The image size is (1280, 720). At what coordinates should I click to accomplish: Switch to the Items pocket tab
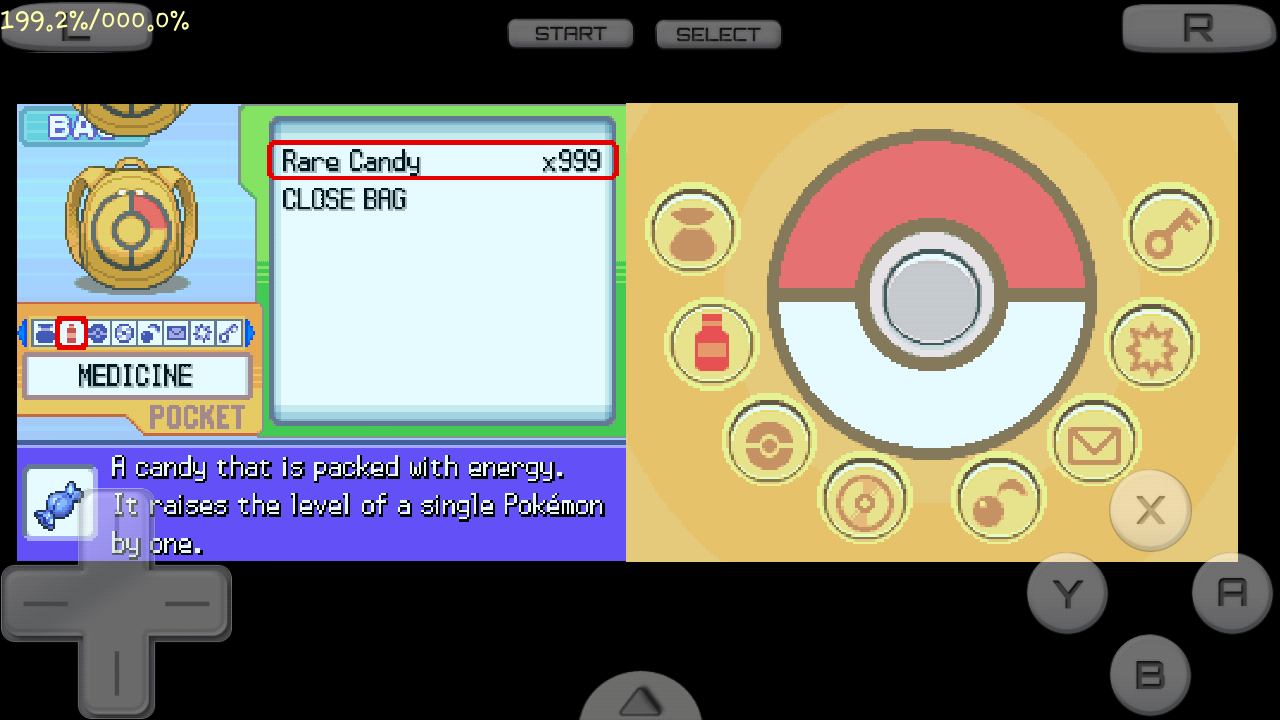point(45,333)
